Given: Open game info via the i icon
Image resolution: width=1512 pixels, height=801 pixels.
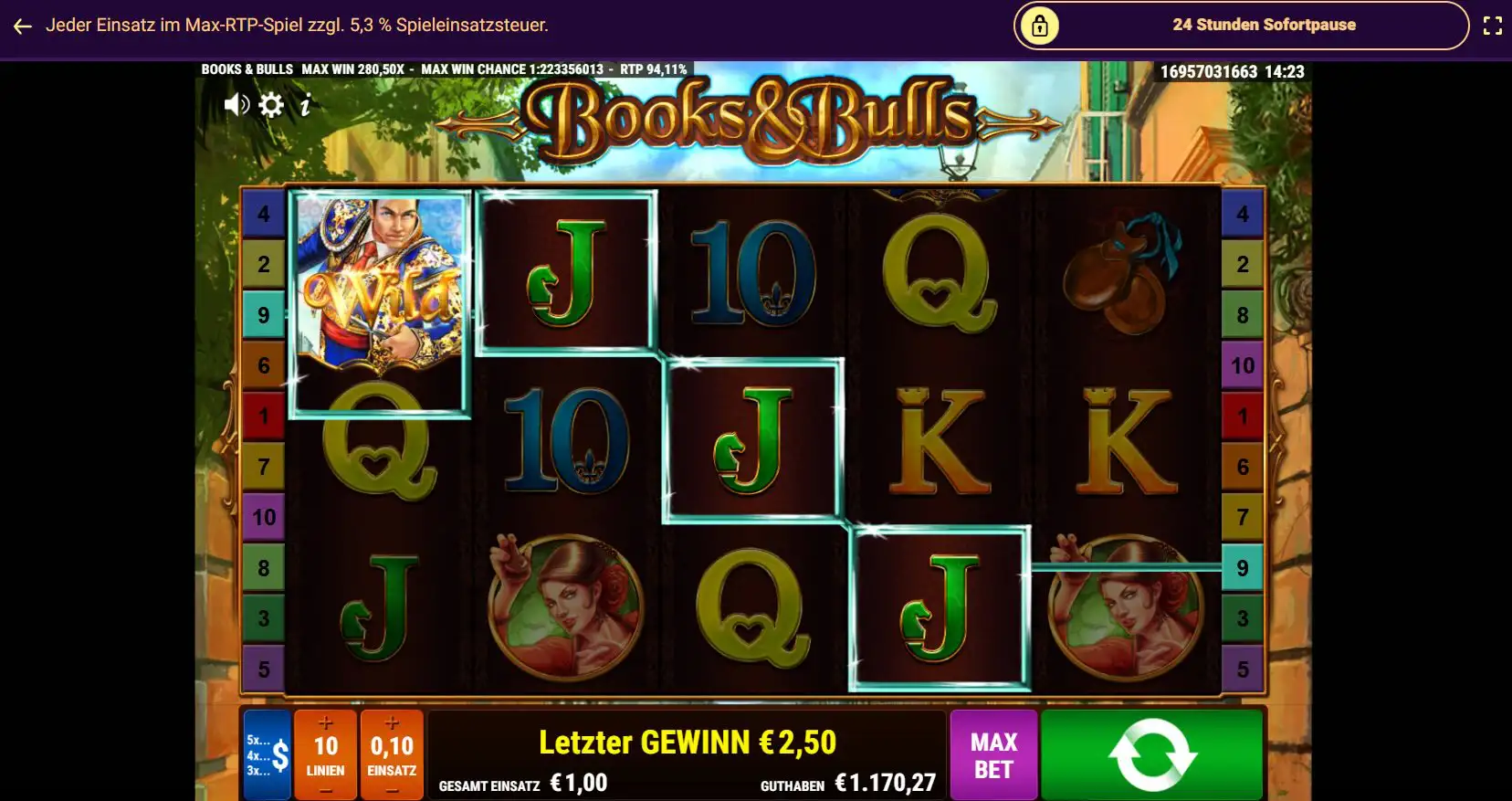Looking at the screenshot, I should (304, 104).
